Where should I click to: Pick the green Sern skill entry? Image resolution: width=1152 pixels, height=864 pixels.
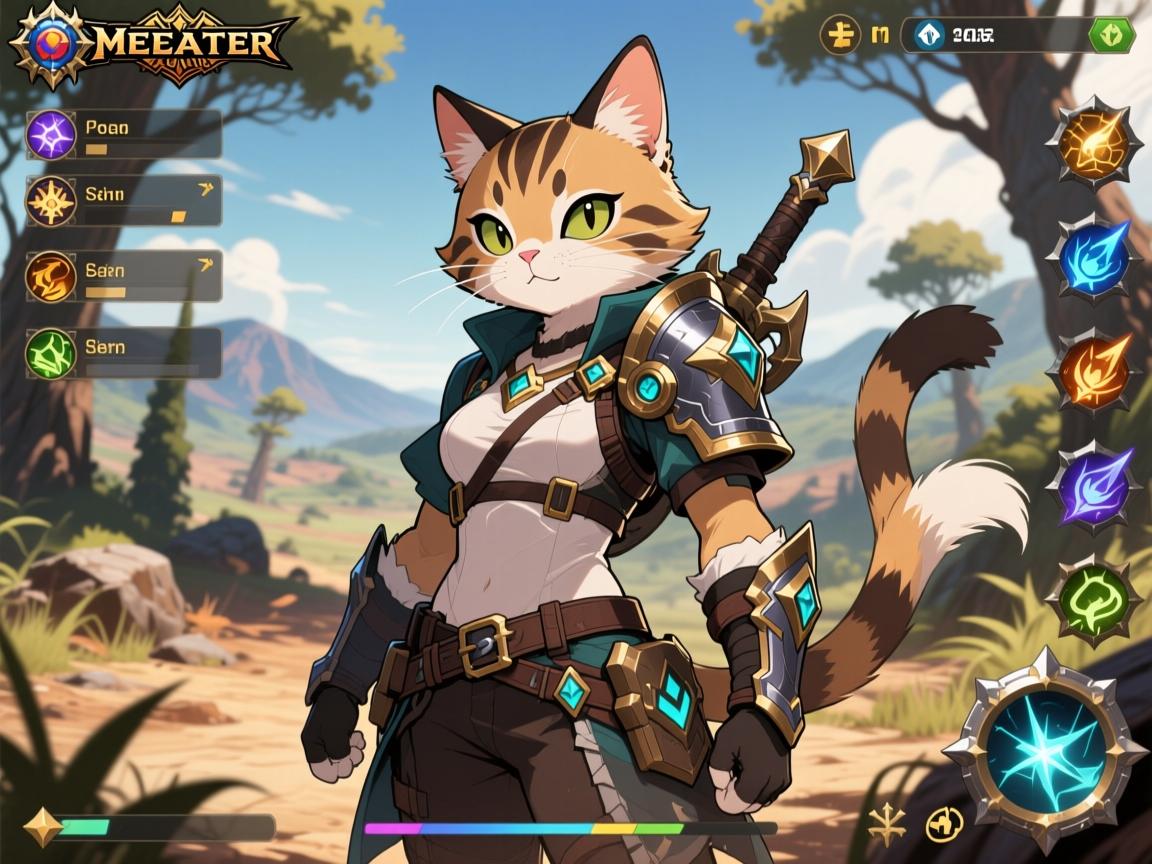click(51, 354)
